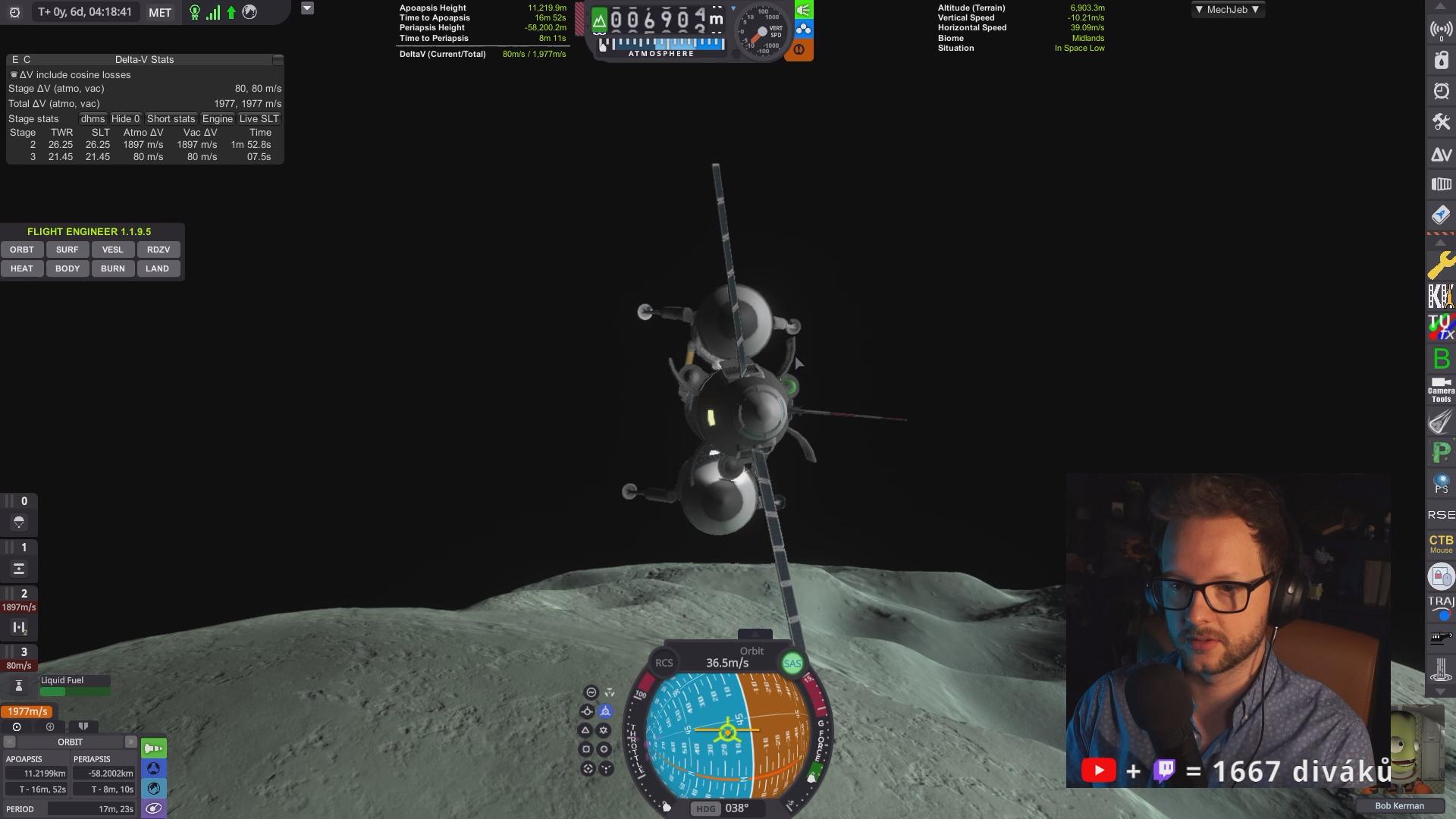The image size is (1456, 819).
Task: Open the TRAJ trajectories toolbar button
Action: point(1441,607)
